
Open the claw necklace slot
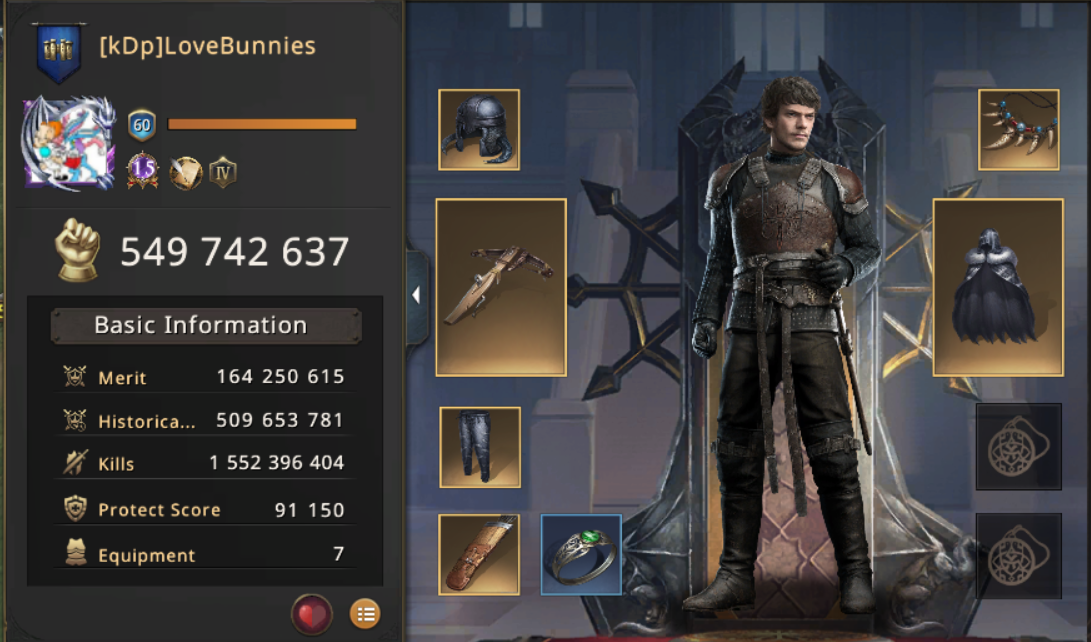1018,130
